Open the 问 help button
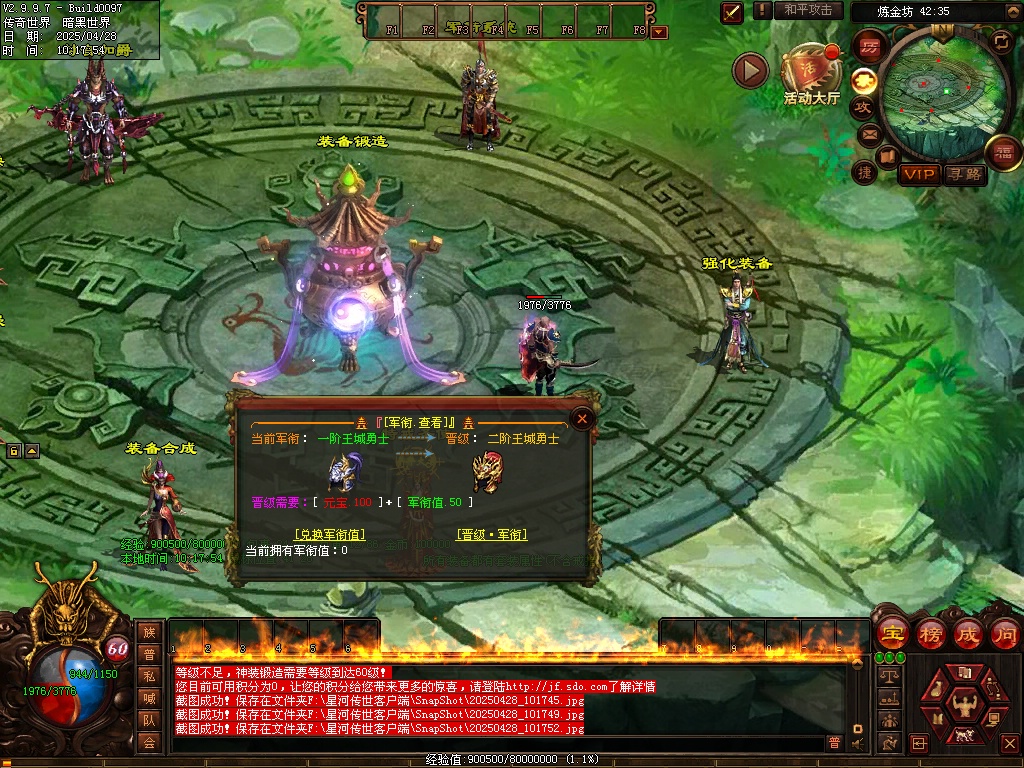 click(1004, 634)
